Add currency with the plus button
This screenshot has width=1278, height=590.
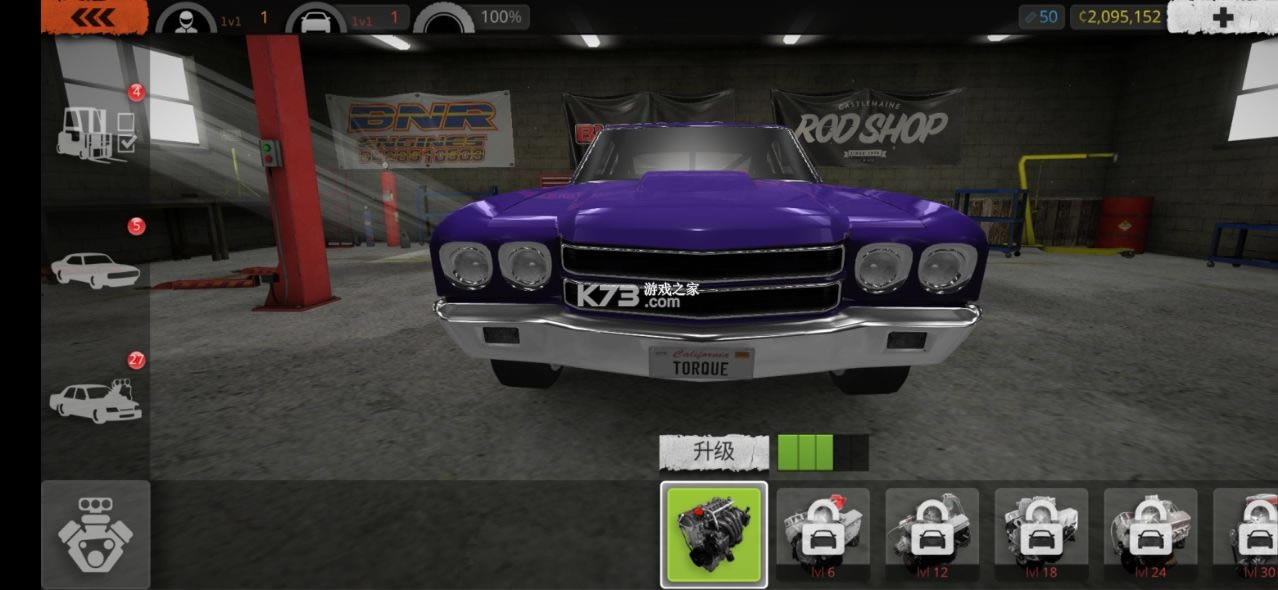pos(1222,17)
